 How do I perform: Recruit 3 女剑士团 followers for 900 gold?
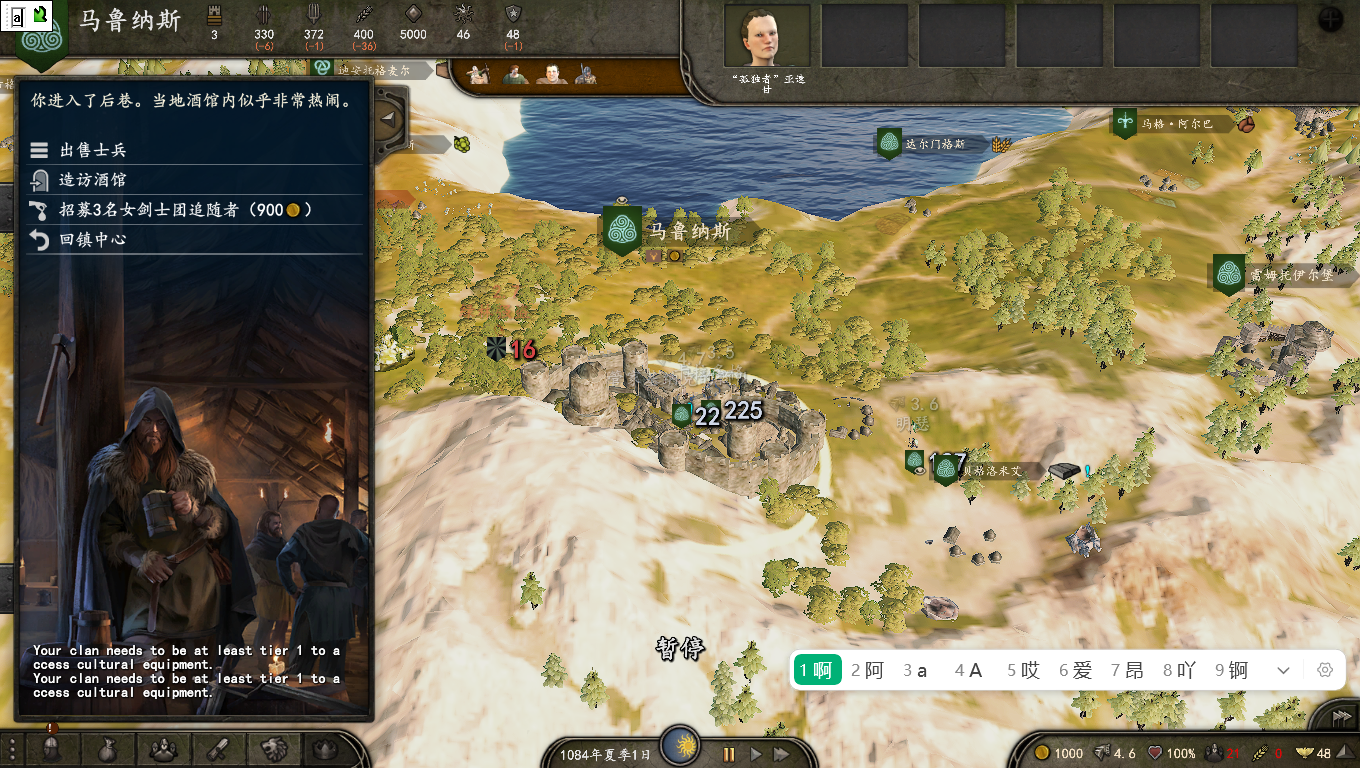click(170, 210)
